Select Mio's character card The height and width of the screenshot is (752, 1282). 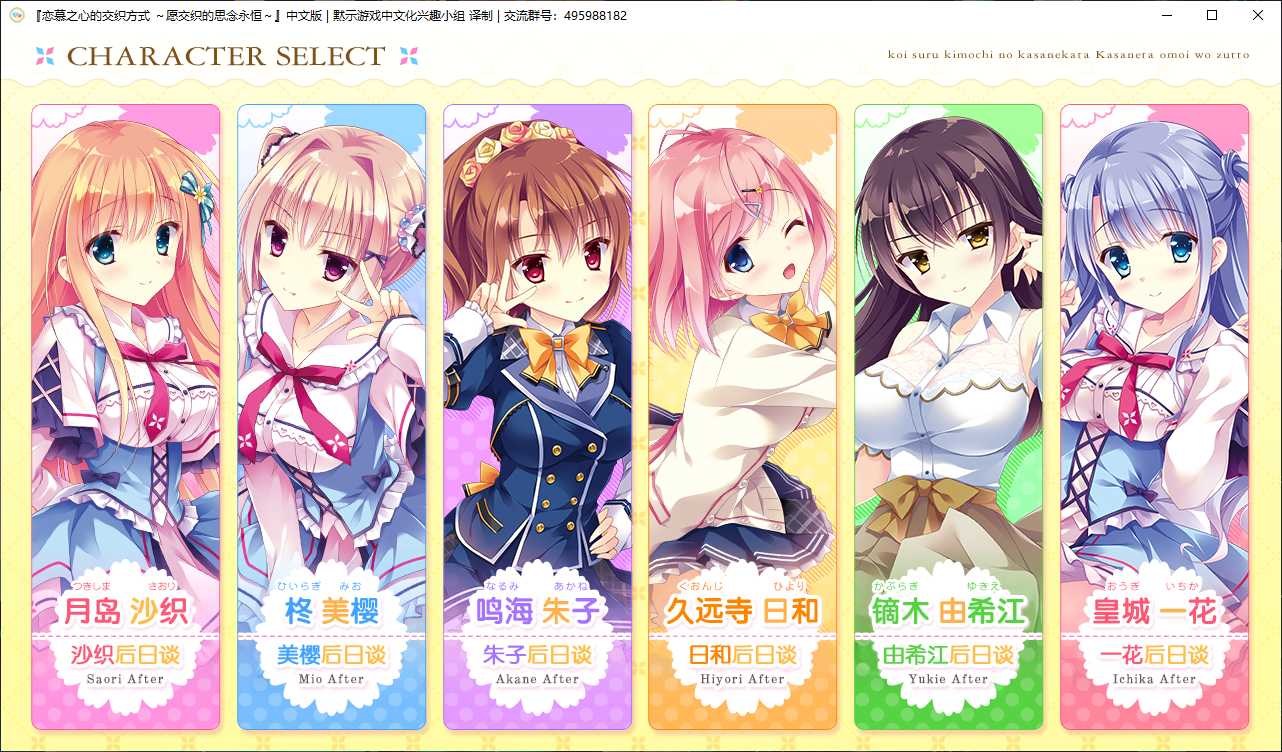point(331,350)
